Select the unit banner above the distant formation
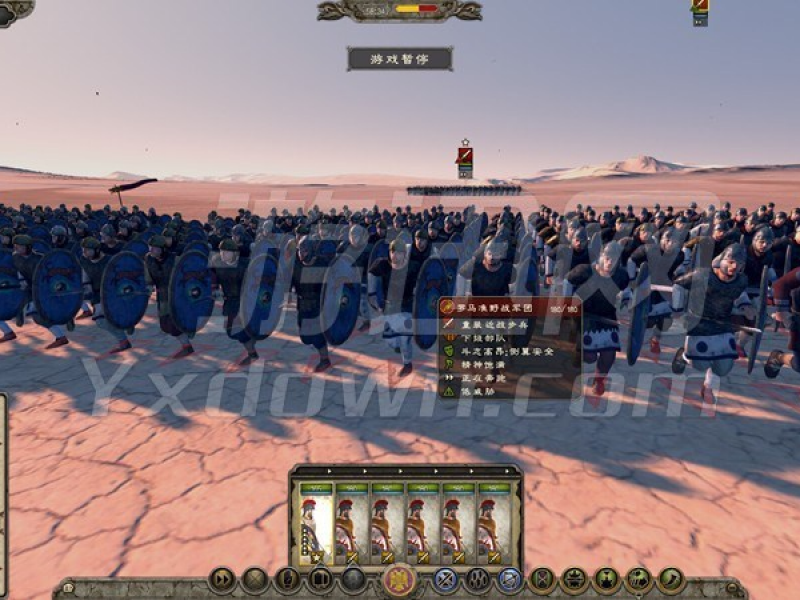Viewport: 800px width, 600px height. click(465, 158)
